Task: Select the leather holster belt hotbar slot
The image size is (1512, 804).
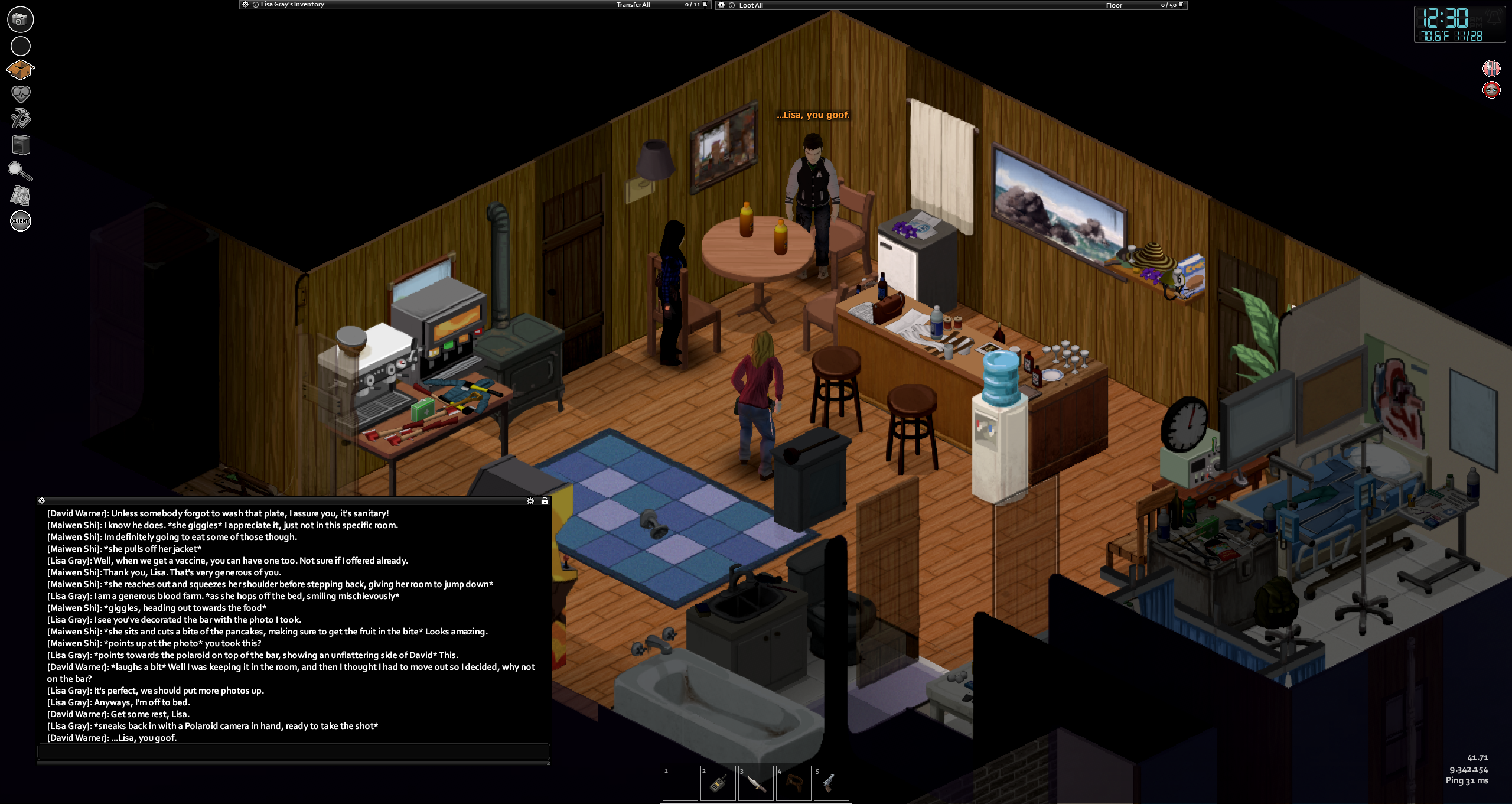Action: tap(793, 783)
